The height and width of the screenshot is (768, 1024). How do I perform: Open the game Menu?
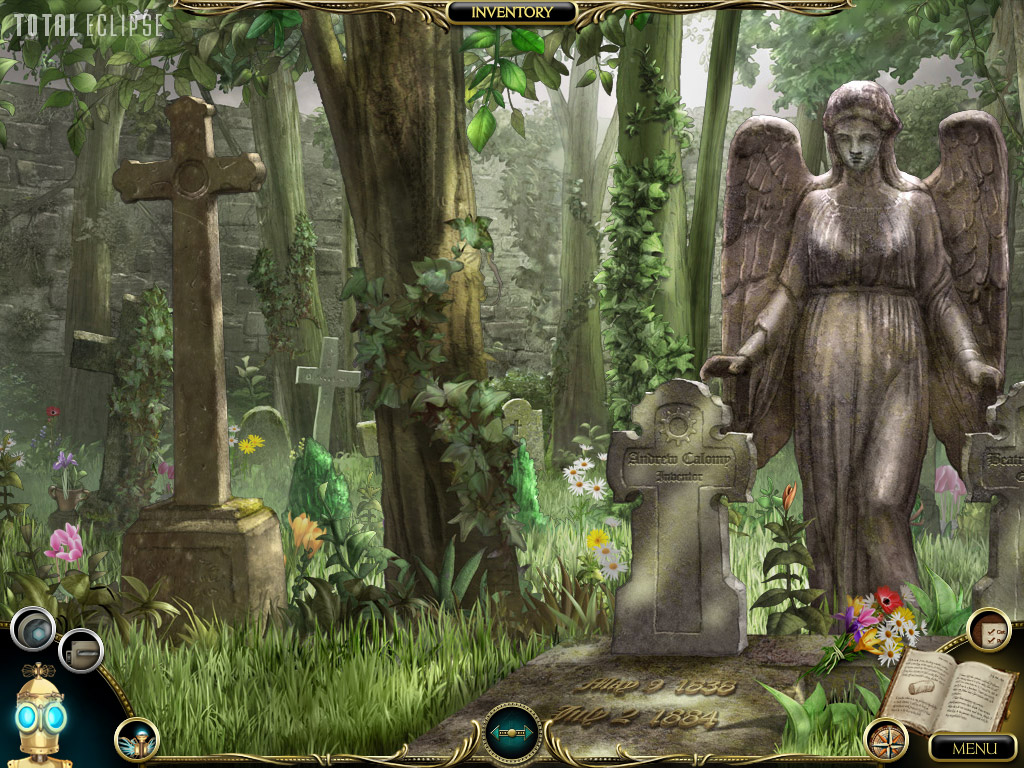(x=973, y=747)
